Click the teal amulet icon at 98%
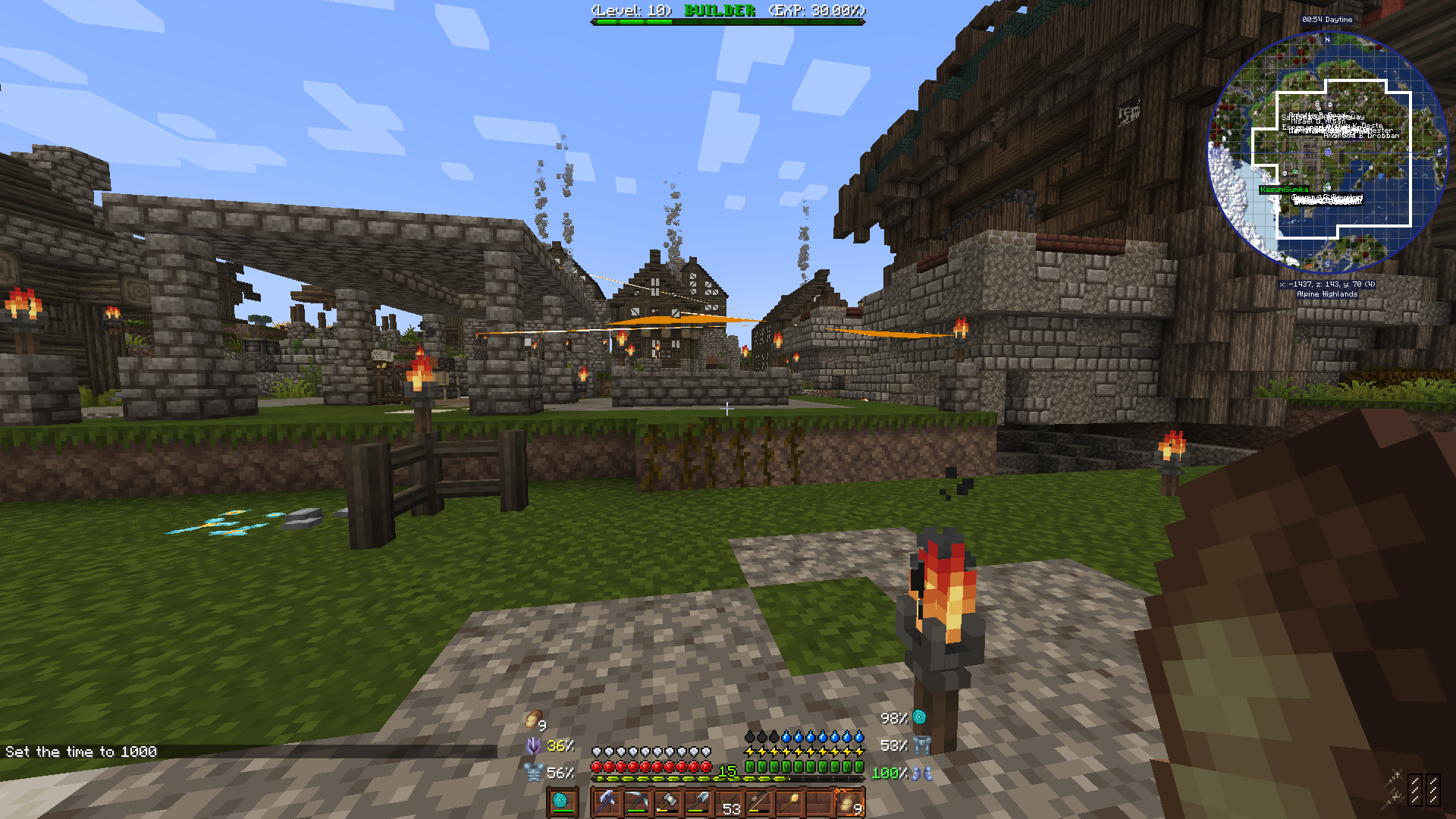This screenshot has height=819, width=1456. point(918,717)
